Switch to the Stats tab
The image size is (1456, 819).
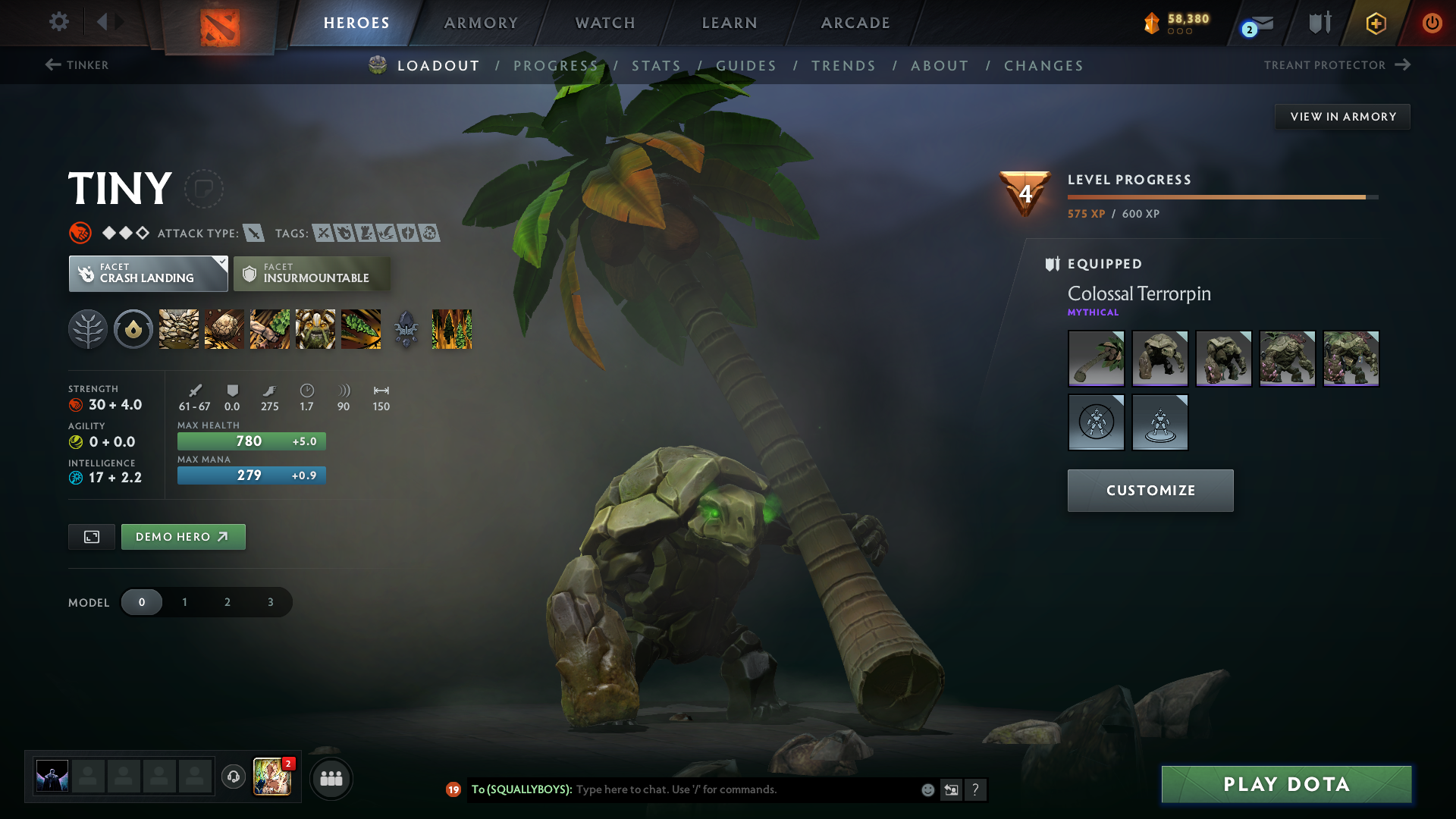click(x=657, y=65)
